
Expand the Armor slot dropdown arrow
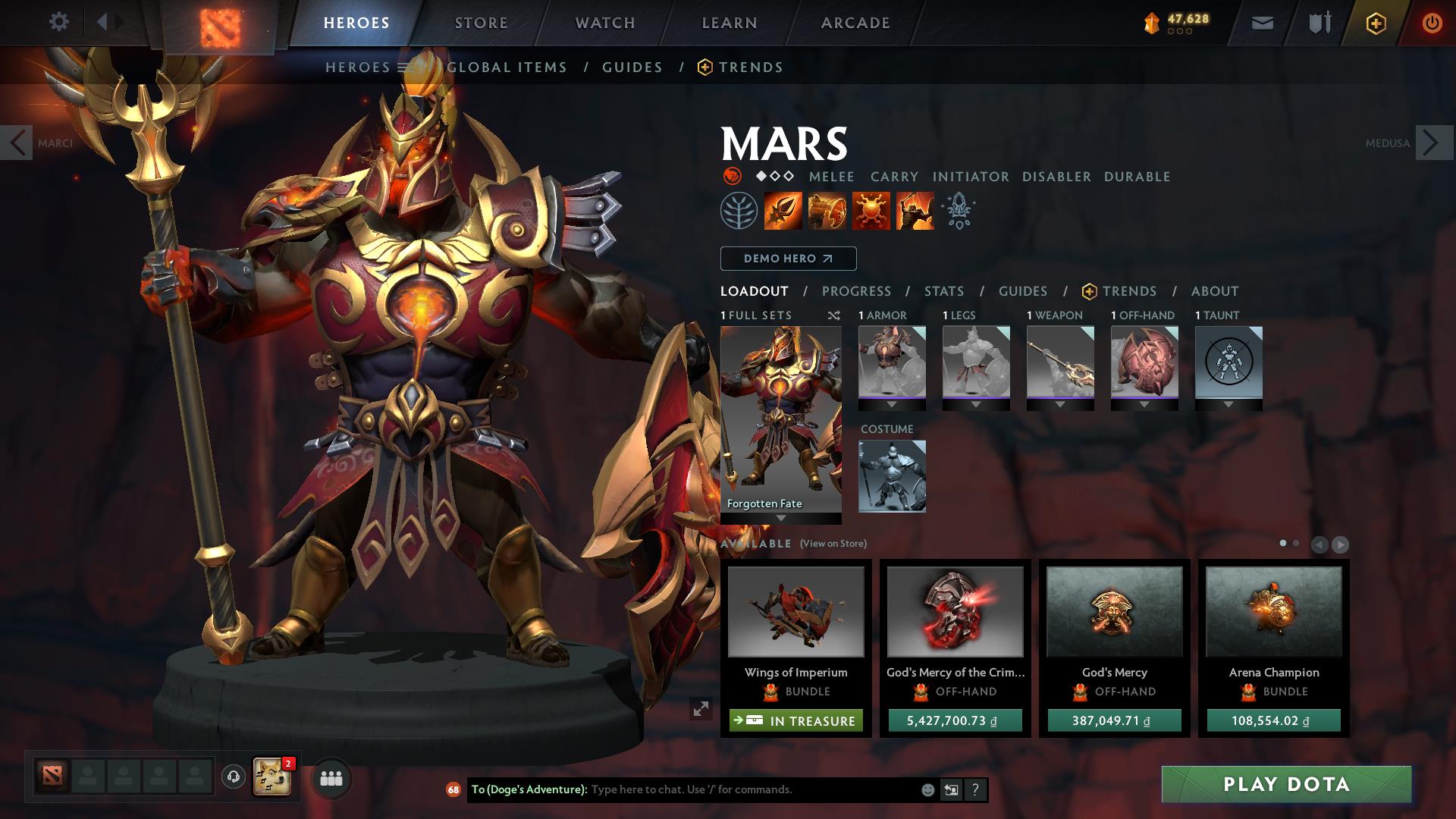click(892, 405)
